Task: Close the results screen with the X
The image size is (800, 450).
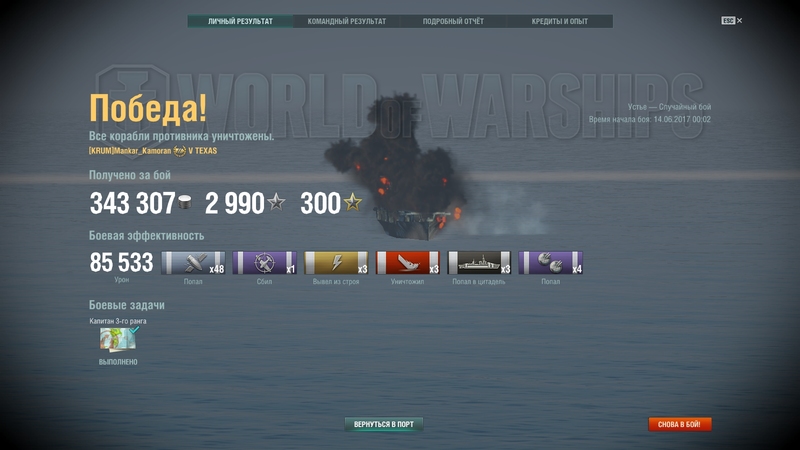Action: coord(739,20)
